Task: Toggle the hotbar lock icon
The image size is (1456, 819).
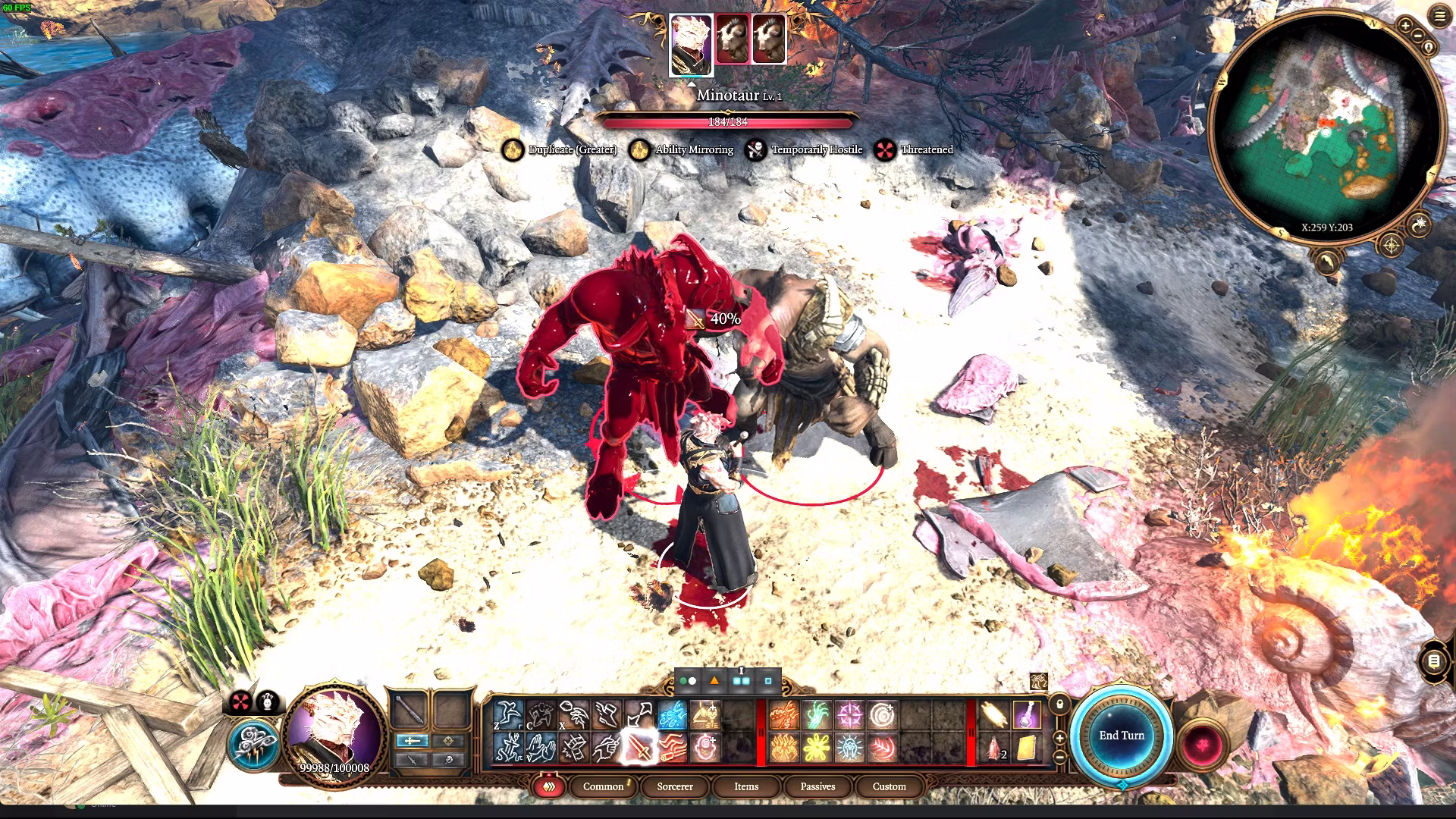Action: point(1059,704)
